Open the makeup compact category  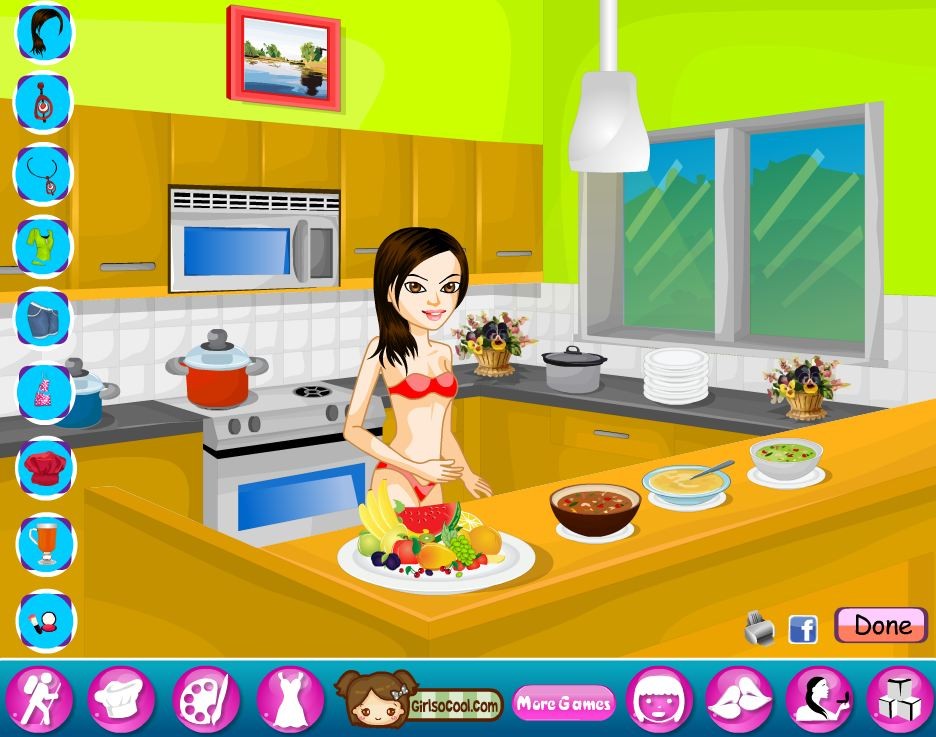point(43,618)
